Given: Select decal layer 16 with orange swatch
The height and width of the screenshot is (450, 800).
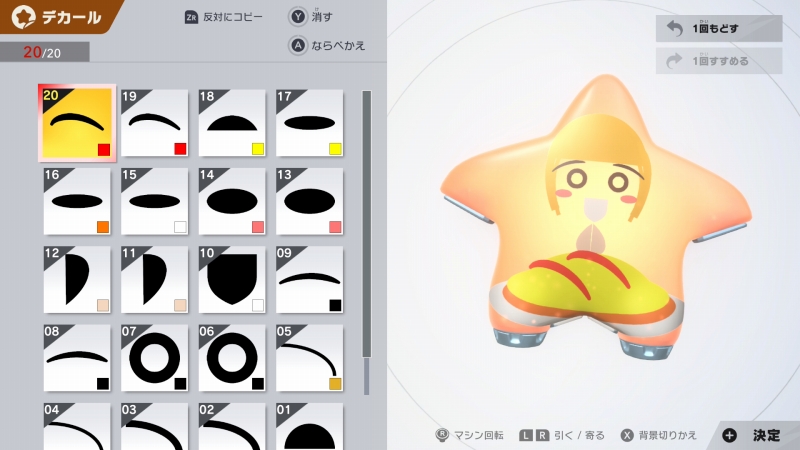Looking at the screenshot, I should pyautogui.click(x=77, y=201).
